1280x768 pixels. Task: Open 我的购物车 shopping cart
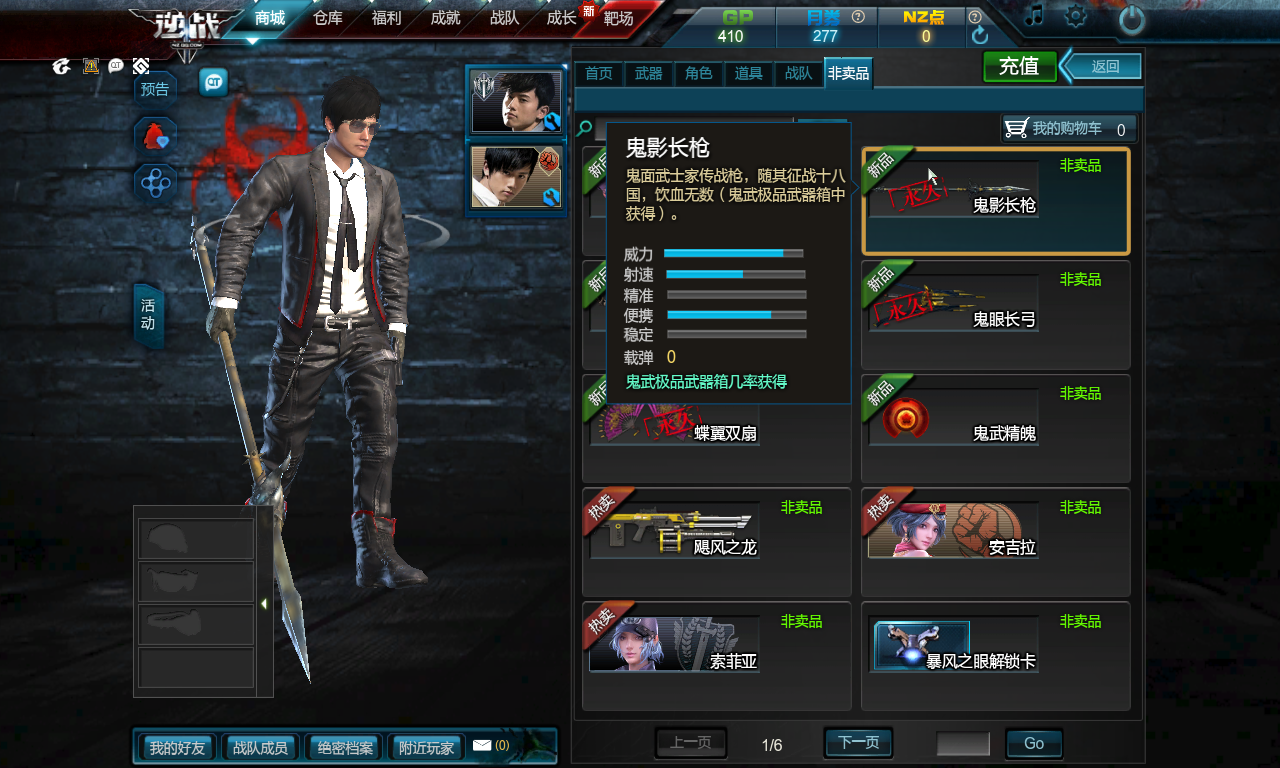point(1068,129)
